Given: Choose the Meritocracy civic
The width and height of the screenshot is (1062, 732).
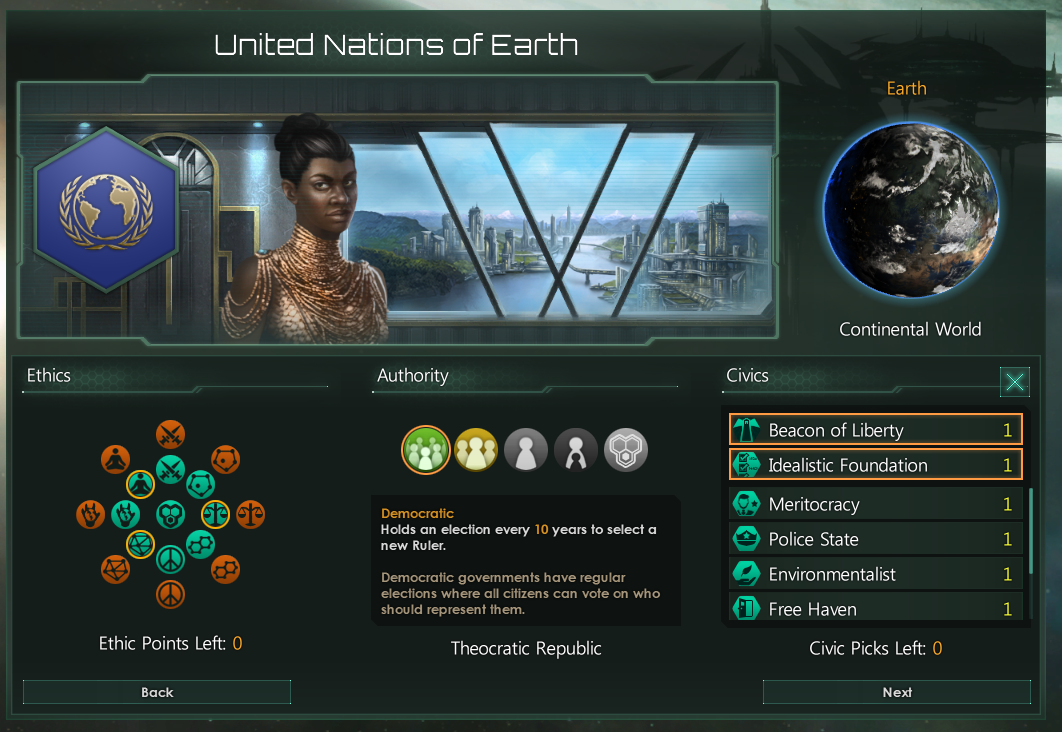Looking at the screenshot, I should pyautogui.click(x=875, y=504).
